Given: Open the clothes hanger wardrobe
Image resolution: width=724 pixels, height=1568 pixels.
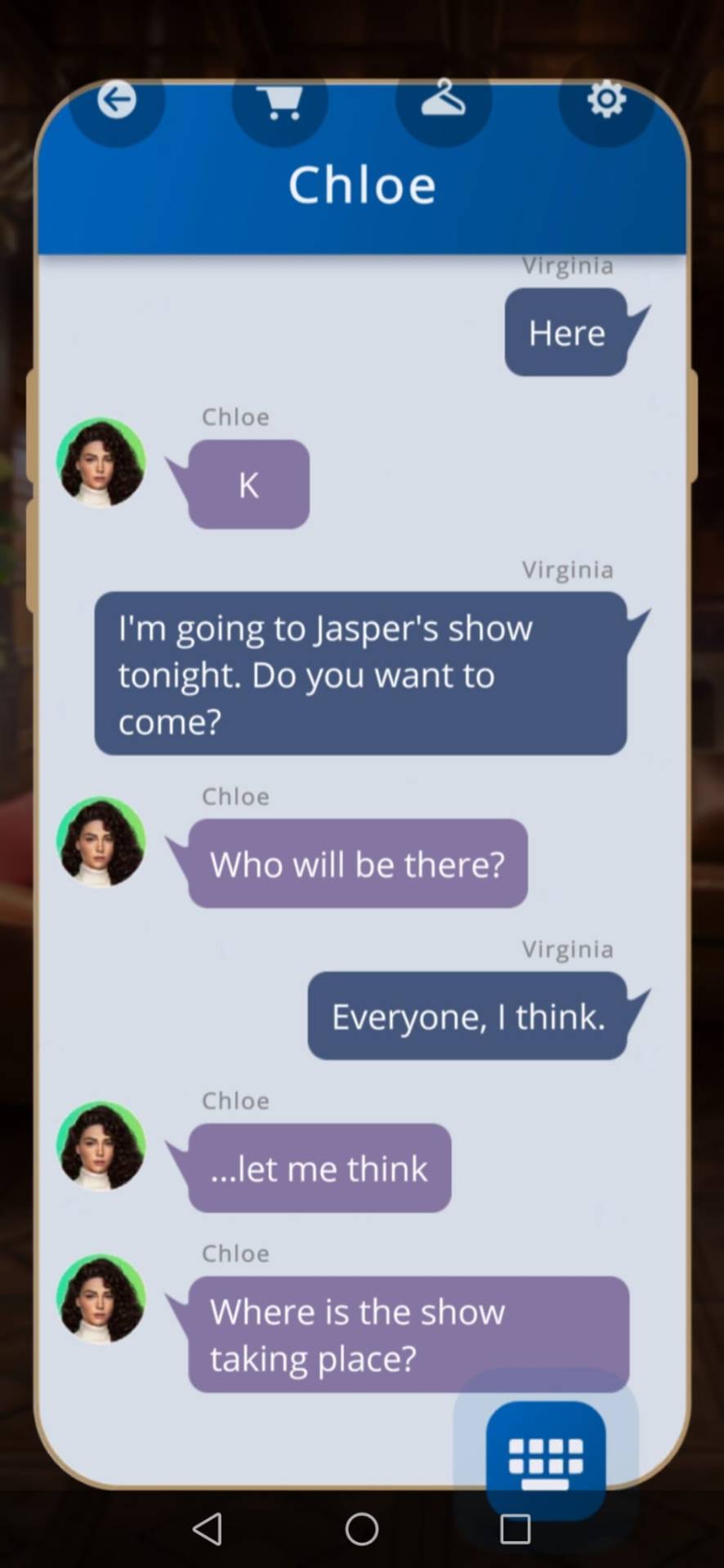Looking at the screenshot, I should coord(443,100).
